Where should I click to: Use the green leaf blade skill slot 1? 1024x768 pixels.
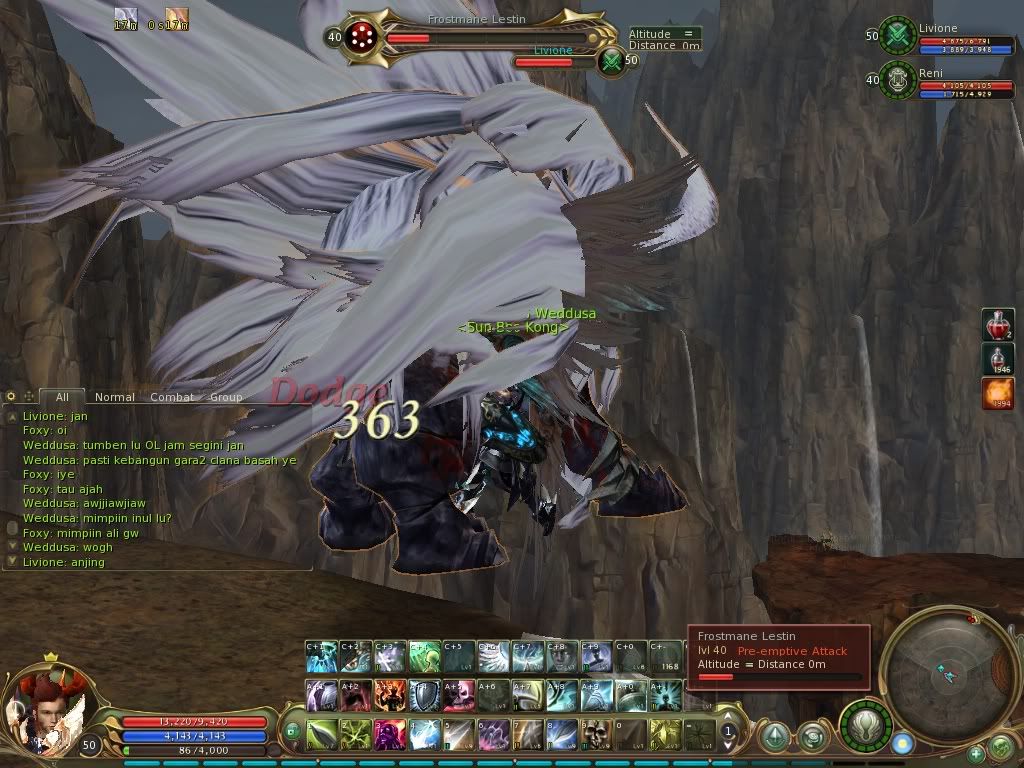click(x=321, y=734)
